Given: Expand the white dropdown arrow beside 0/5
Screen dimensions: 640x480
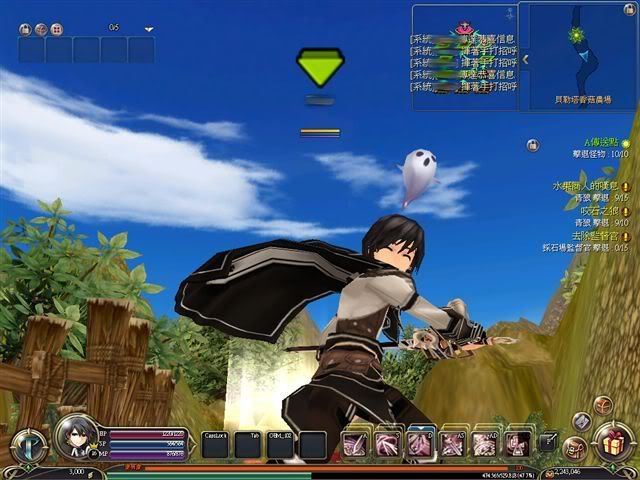Looking at the screenshot, I should pos(149,30).
